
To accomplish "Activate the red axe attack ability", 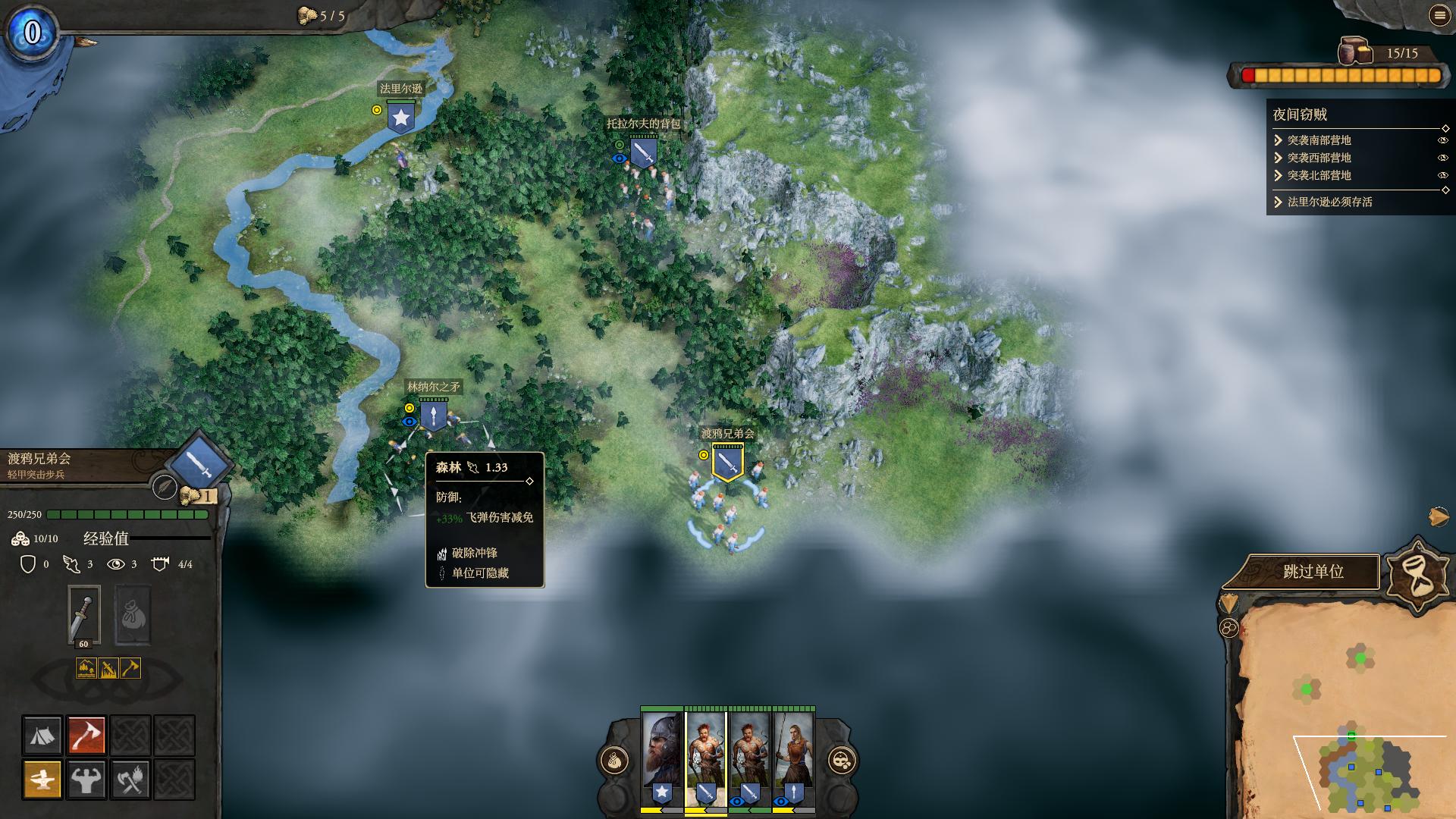I will coord(86,735).
